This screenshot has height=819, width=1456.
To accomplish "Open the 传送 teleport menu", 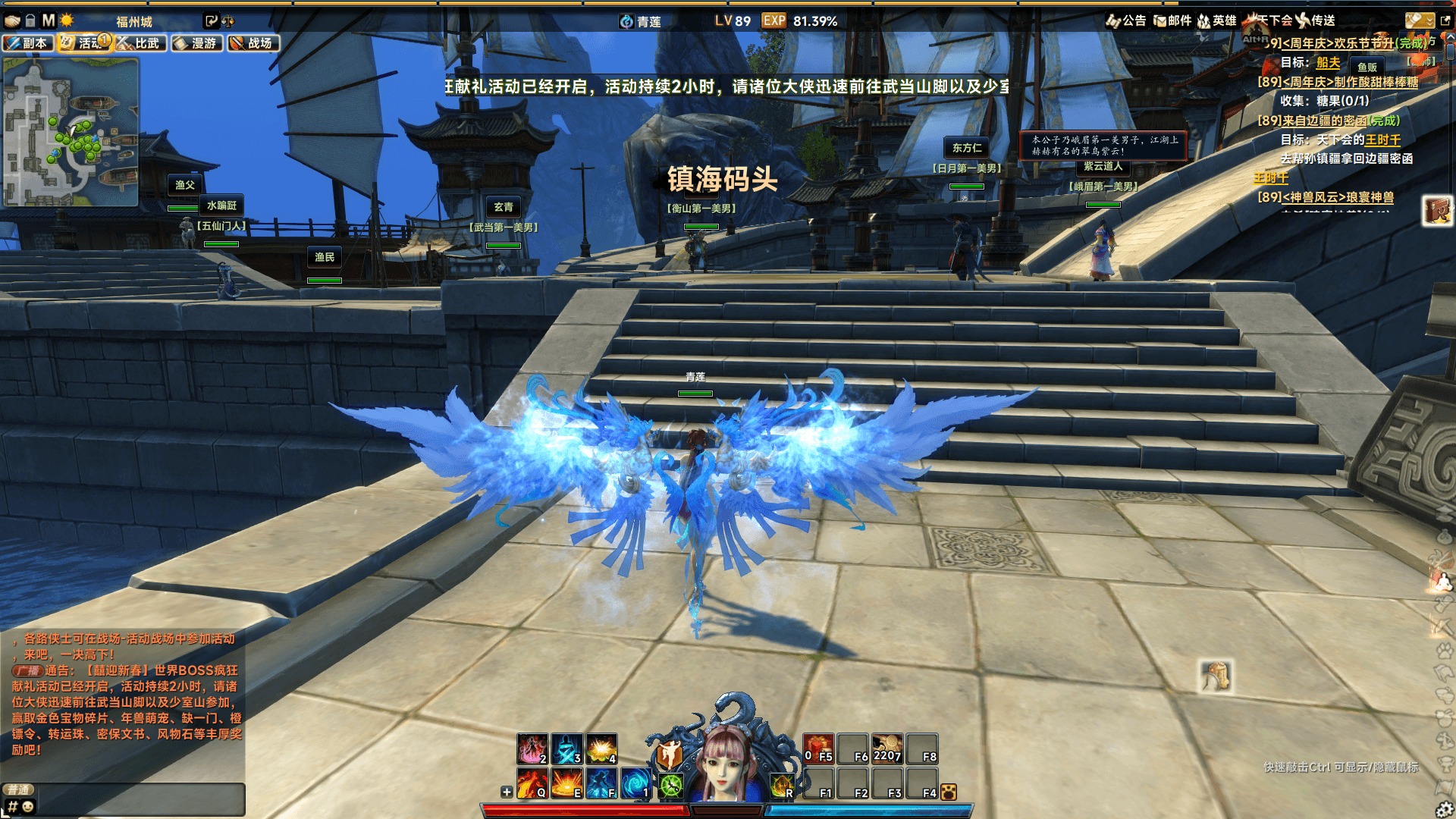I will coord(1316,20).
